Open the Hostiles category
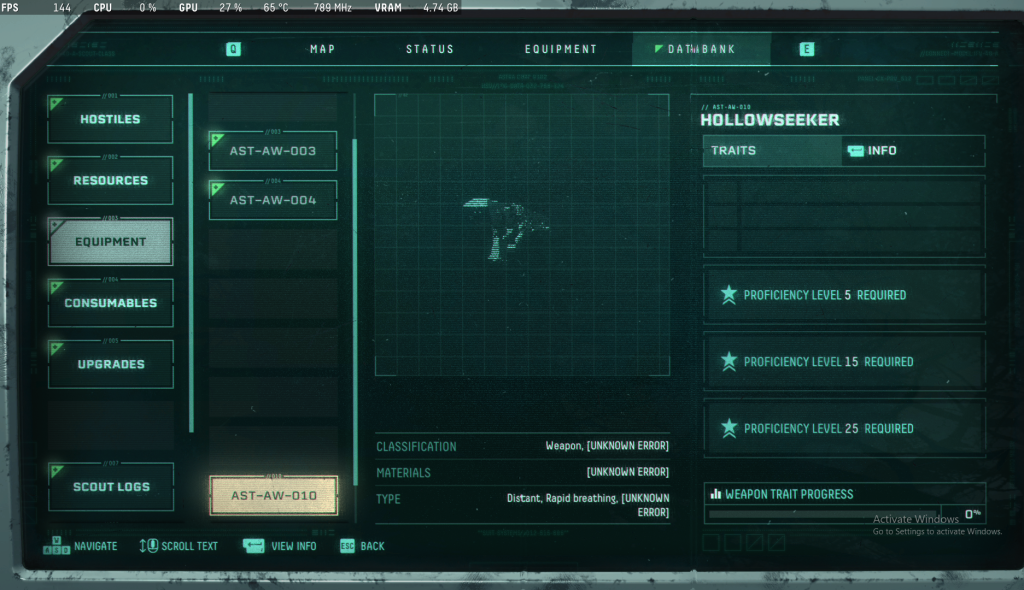Image resolution: width=1024 pixels, height=590 pixels. (111, 120)
